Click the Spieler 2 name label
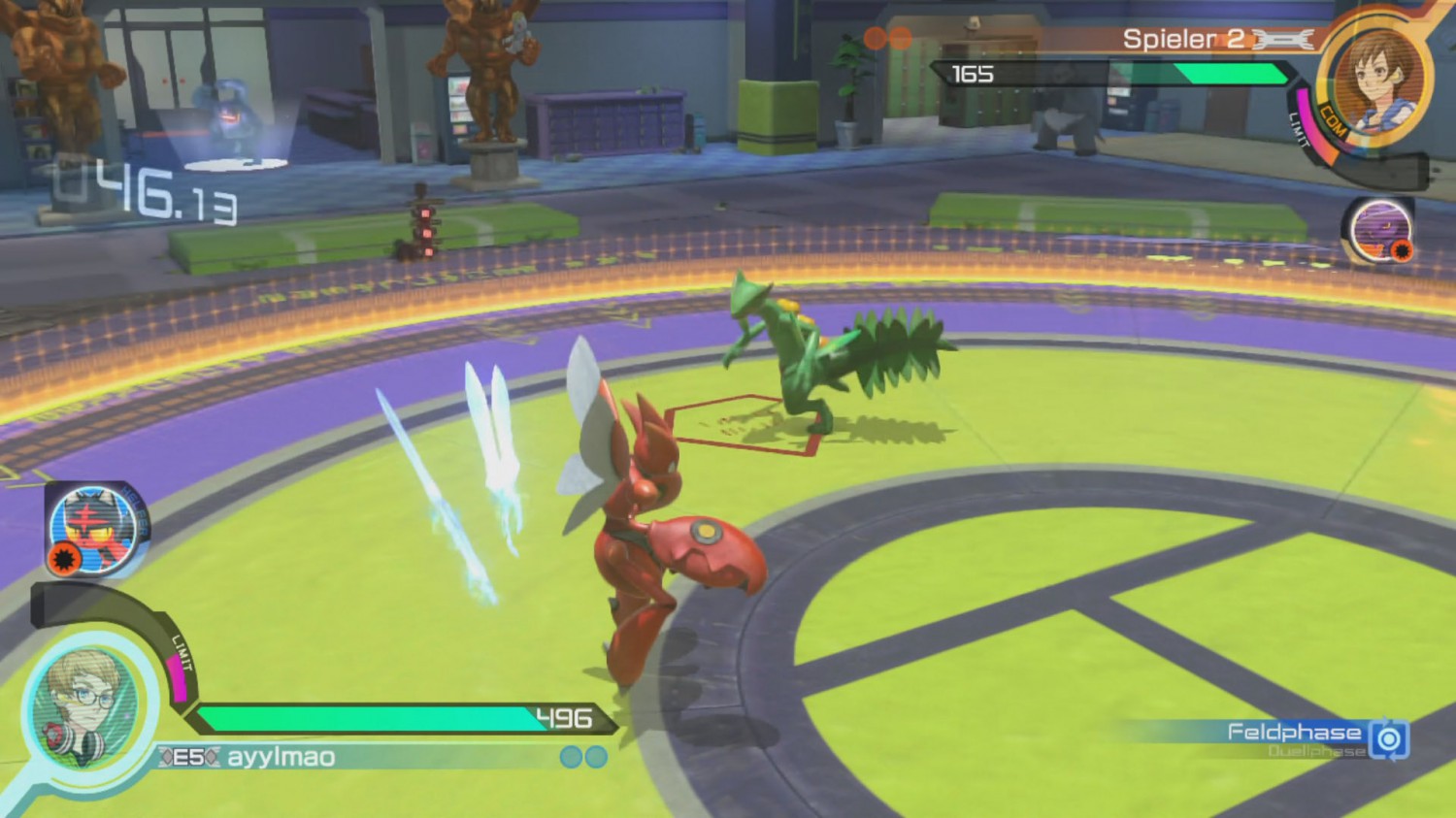The width and height of the screenshot is (1456, 818). [x=1182, y=39]
